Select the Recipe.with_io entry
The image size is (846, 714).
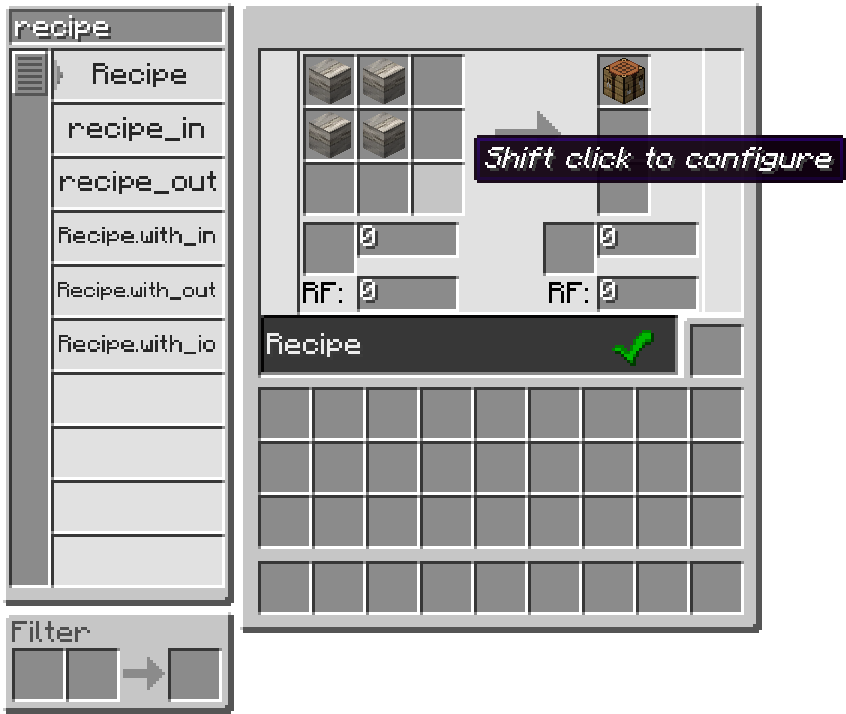[x=138, y=345]
